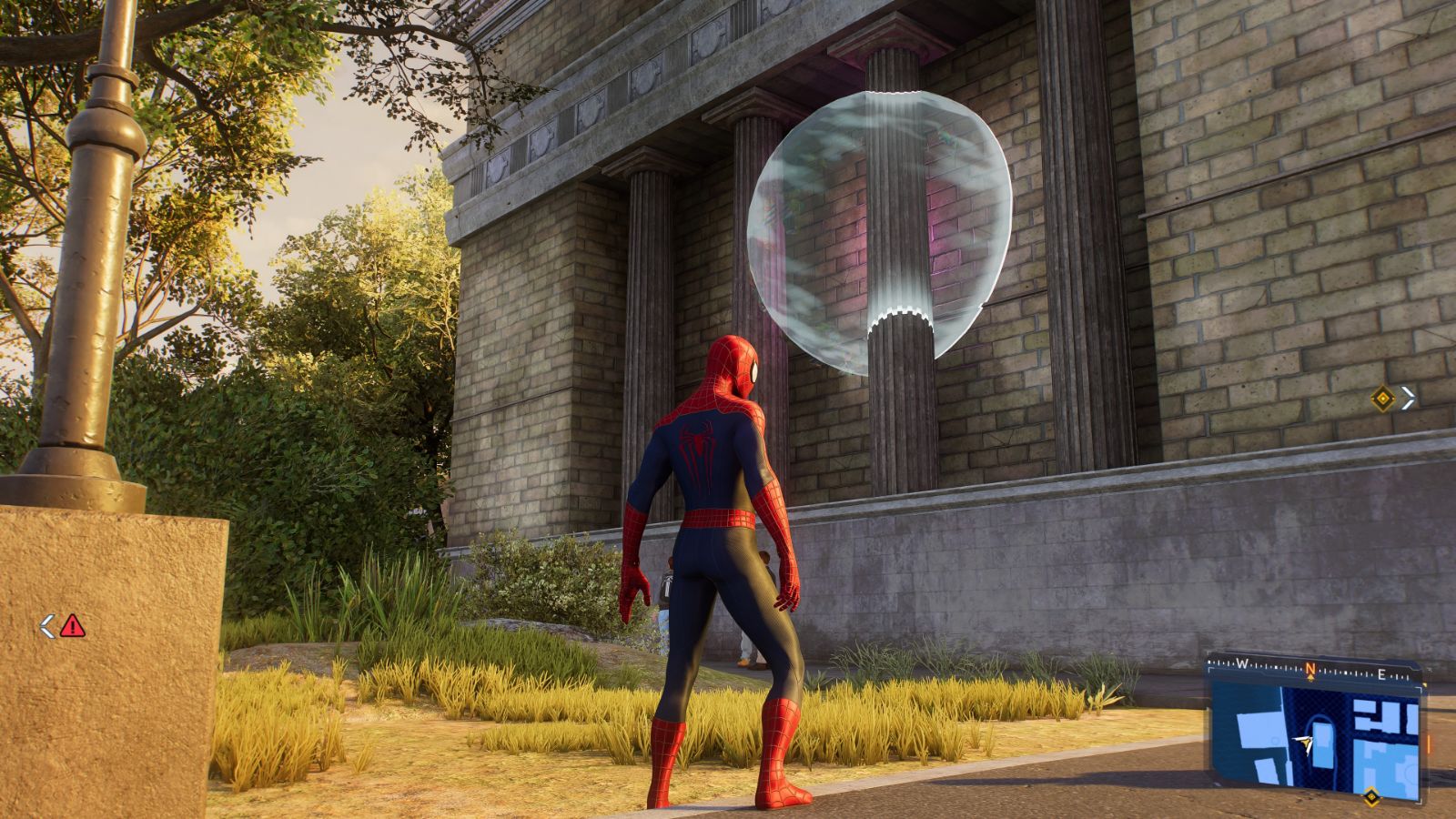1456x819 pixels.
Task: Click the orange N north indicator on compass
Action: [x=1310, y=667]
